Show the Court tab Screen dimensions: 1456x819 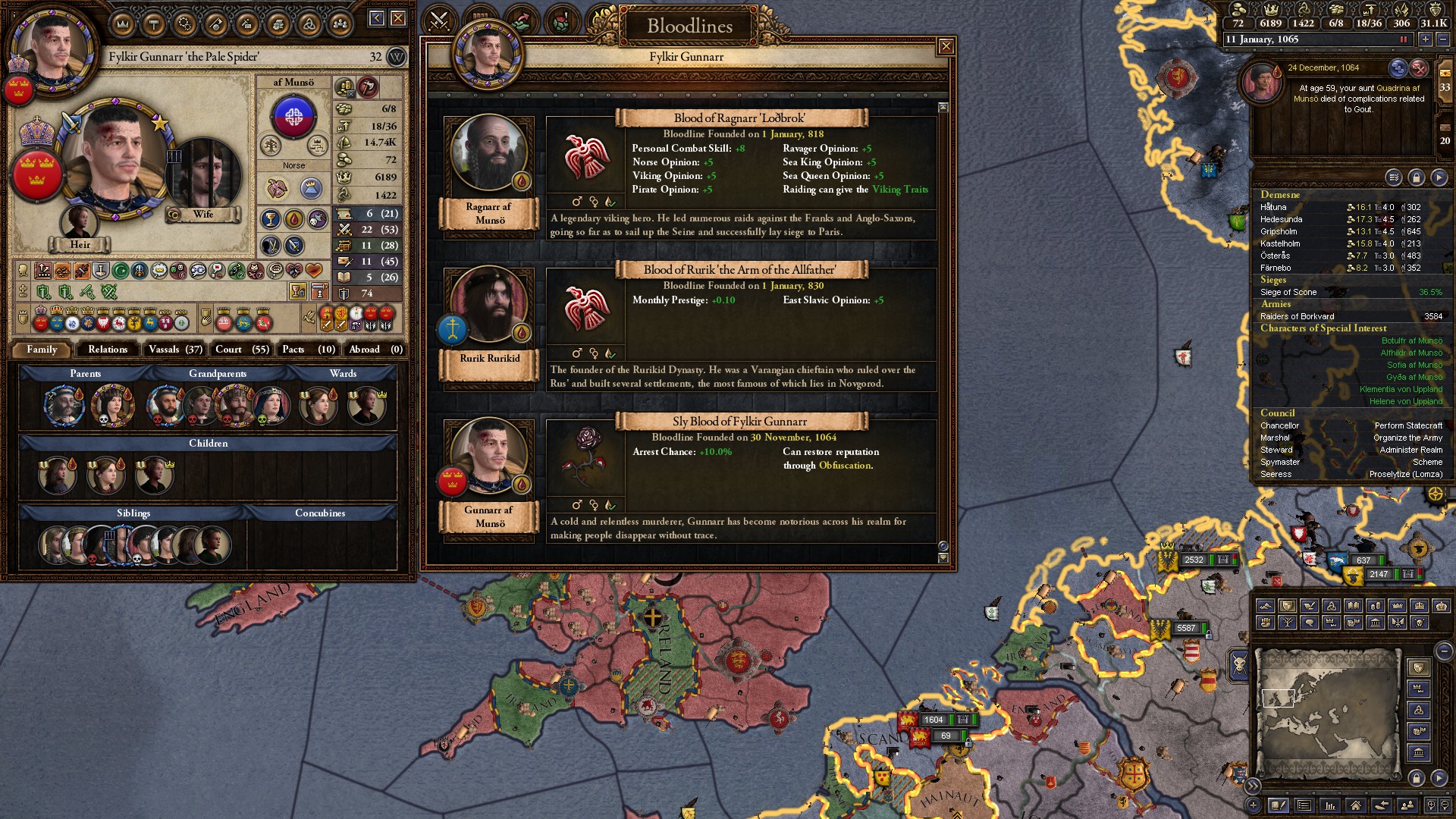click(241, 349)
